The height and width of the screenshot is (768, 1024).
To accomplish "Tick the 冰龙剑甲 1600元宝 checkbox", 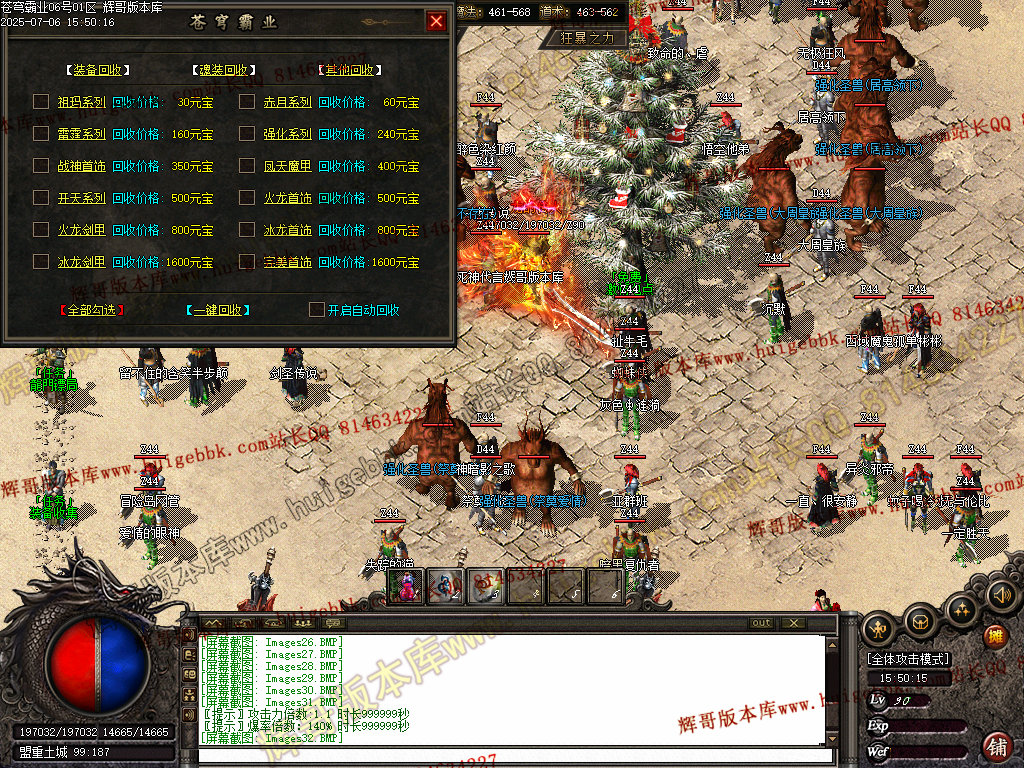I will coord(41,262).
